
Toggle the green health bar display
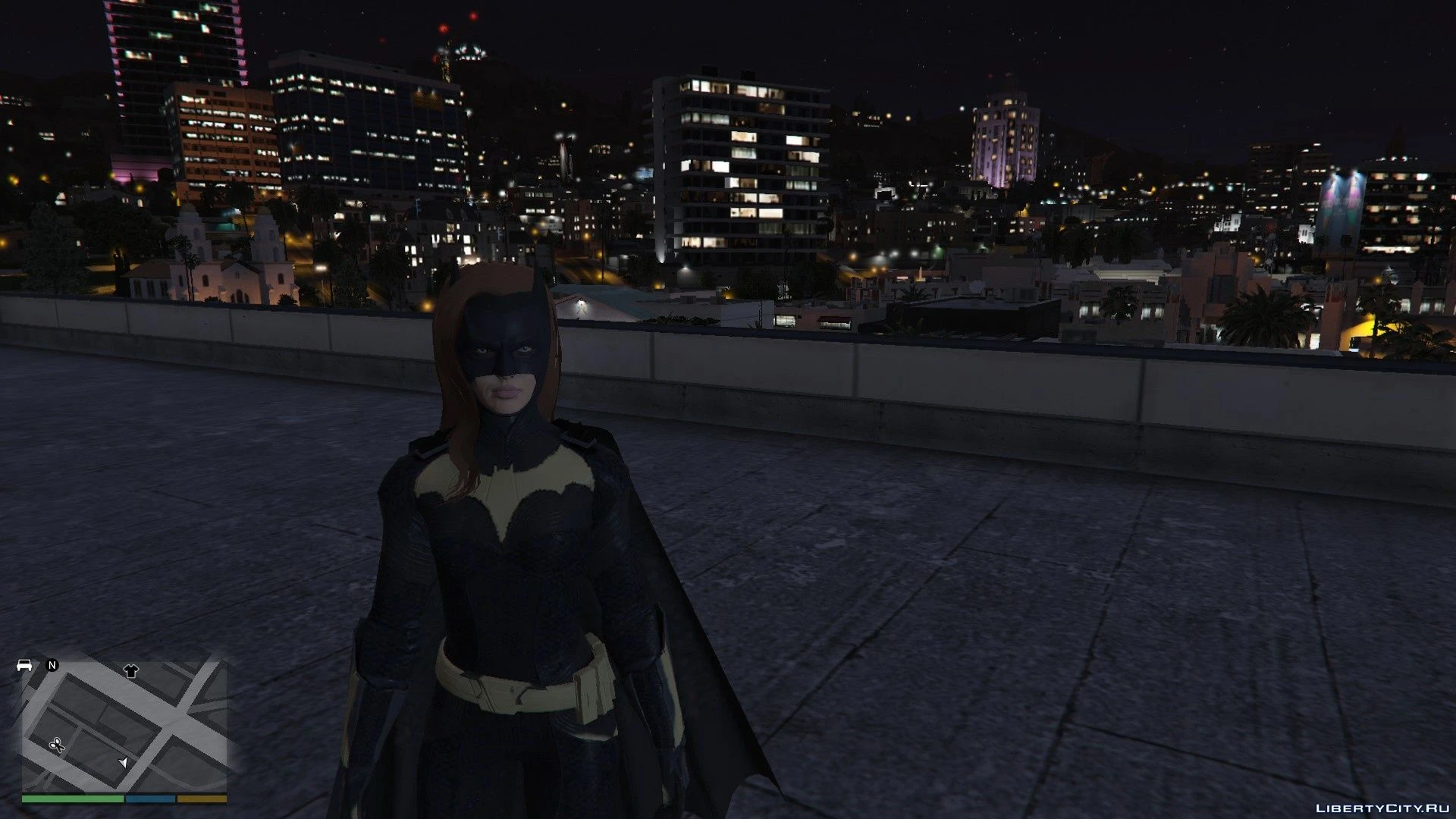coord(73,799)
